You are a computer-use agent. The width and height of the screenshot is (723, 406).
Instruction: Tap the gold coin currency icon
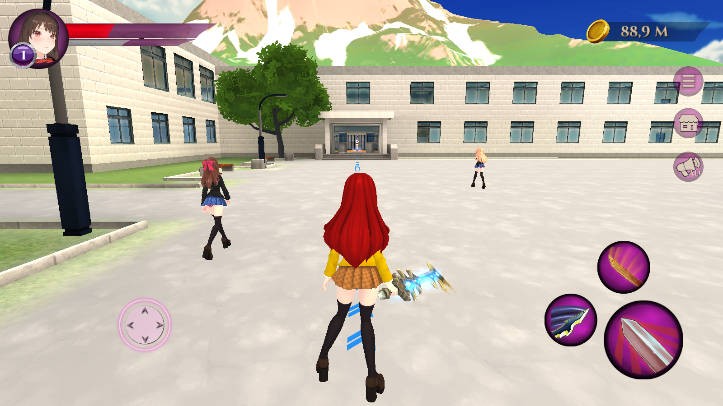598,32
